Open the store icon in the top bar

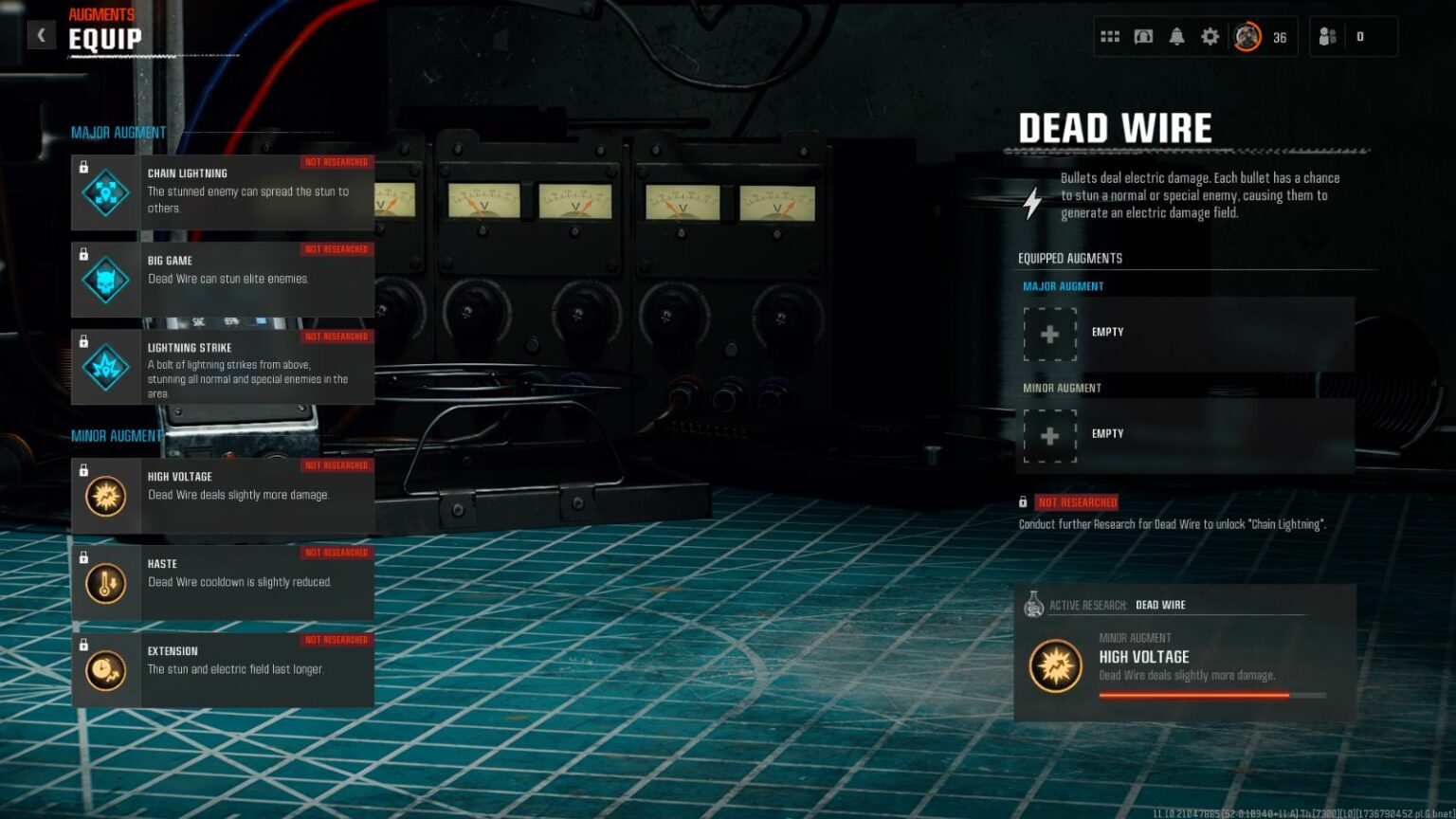point(1142,35)
